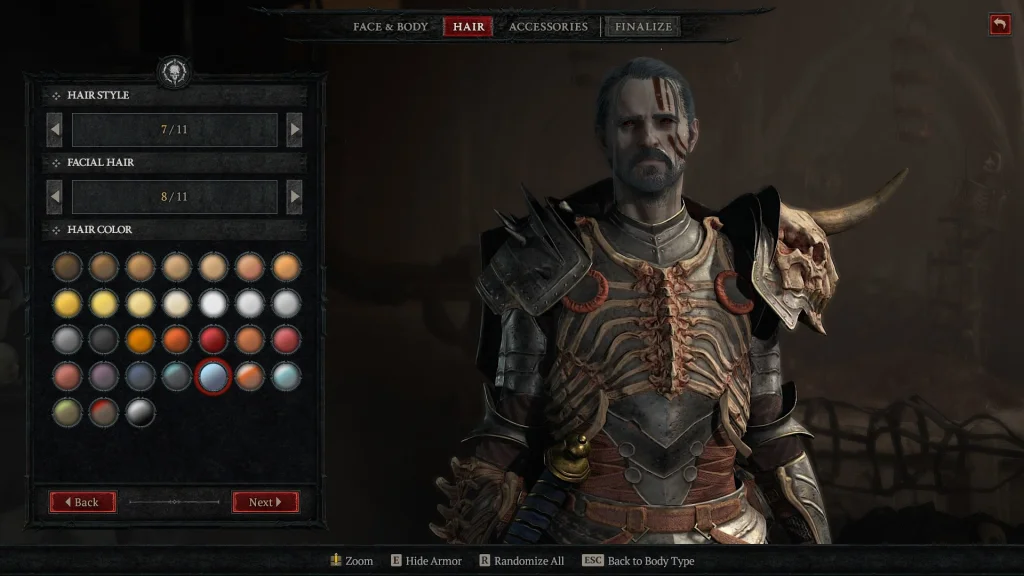
Task: Pick the purple hair color swatch
Action: (104, 376)
